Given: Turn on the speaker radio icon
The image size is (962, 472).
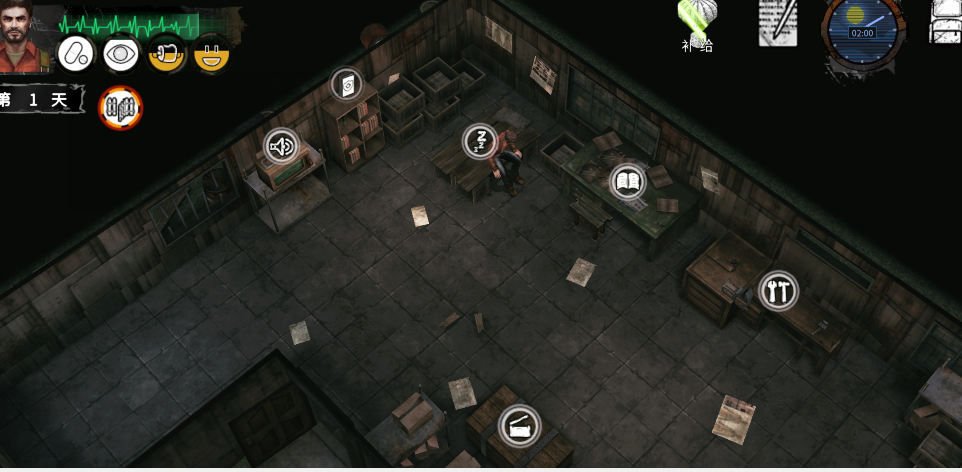Looking at the screenshot, I should [282, 147].
